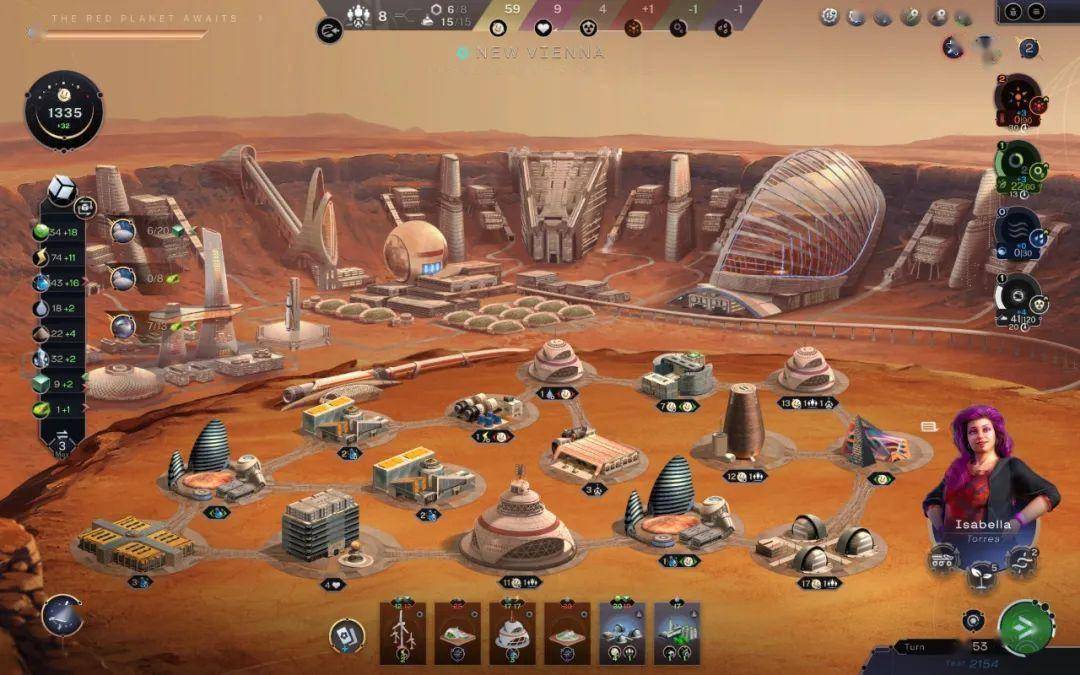Image resolution: width=1080 pixels, height=675 pixels.
Task: Open the temperature terraforming gauge
Action: 1018,100
